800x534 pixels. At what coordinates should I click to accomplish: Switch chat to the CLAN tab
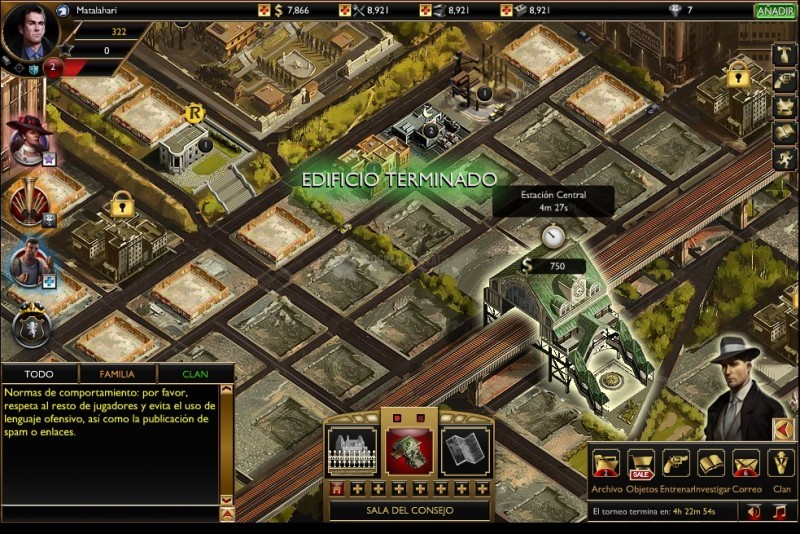click(195, 374)
